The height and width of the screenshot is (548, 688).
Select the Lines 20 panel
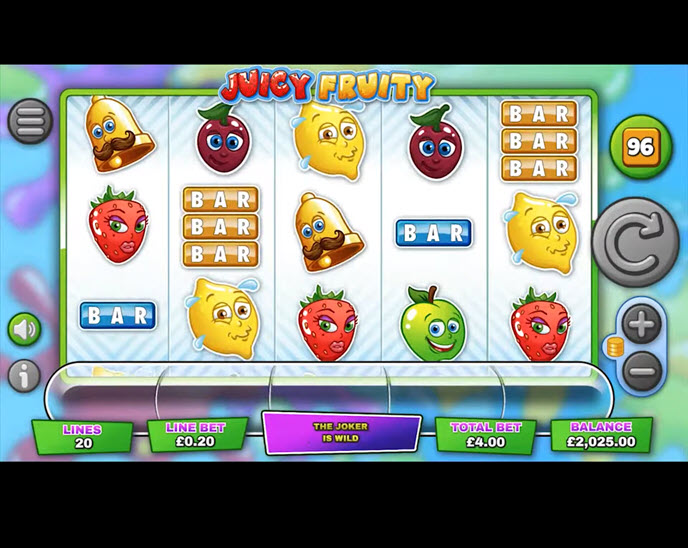pos(83,435)
